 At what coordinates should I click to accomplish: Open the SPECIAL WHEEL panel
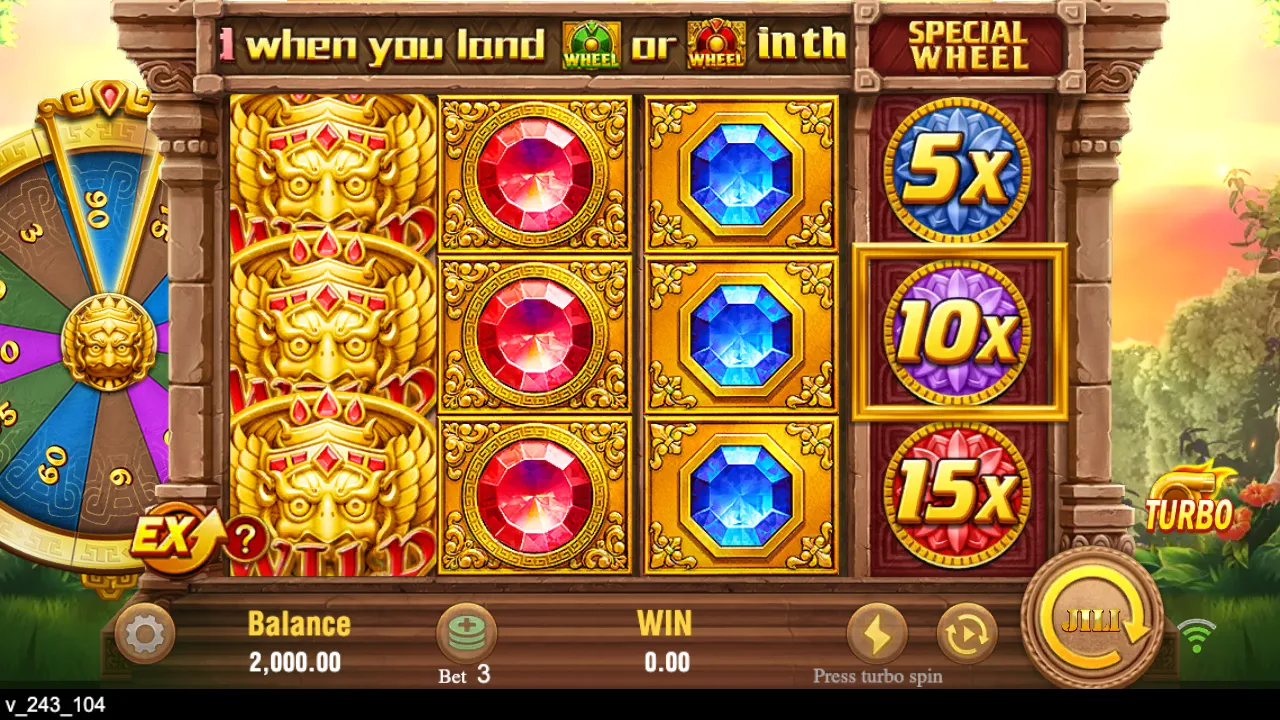click(967, 43)
